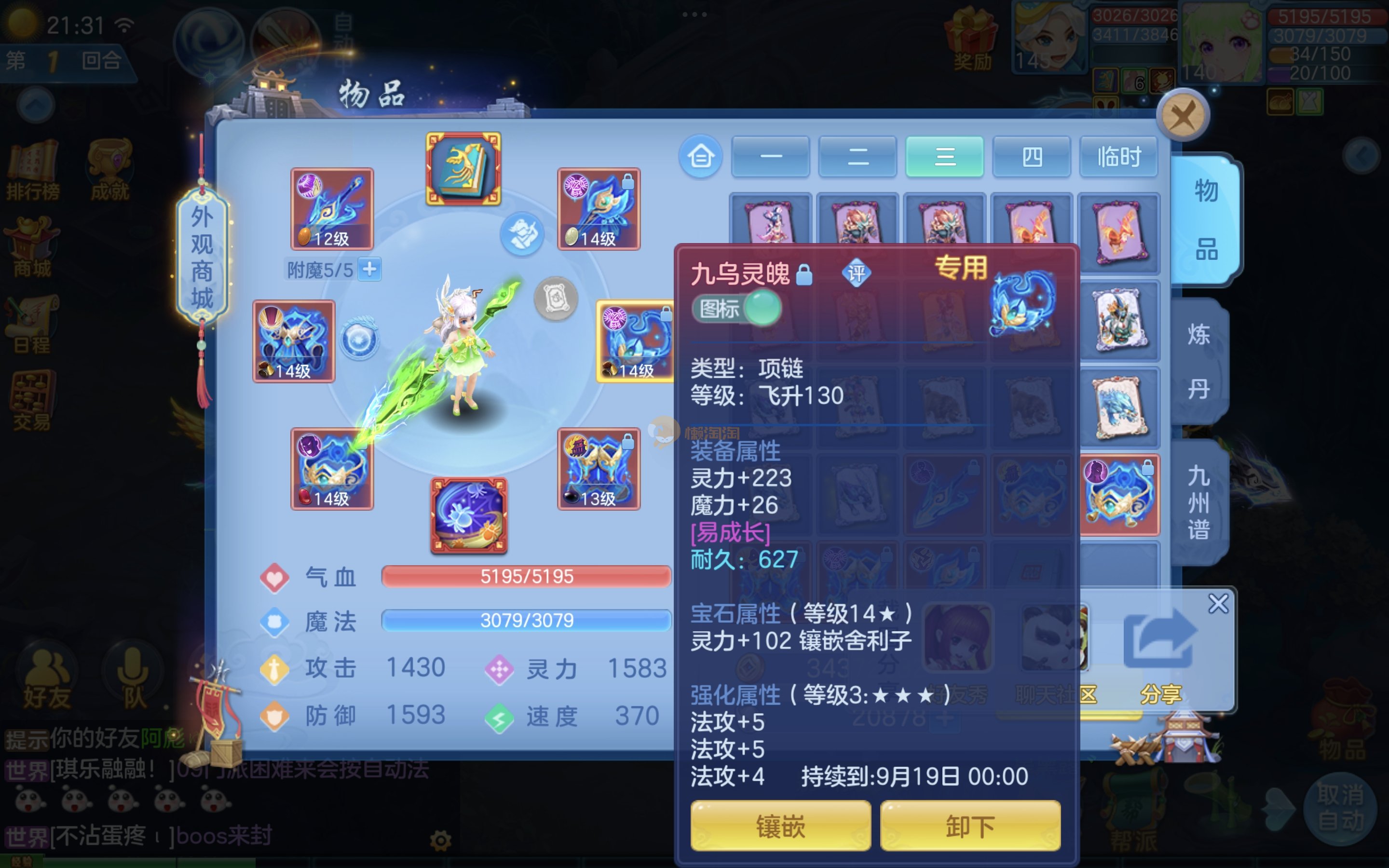Viewport: 1389px width, 868px height.
Task: Click the 分享 share button
Action: [1160, 654]
